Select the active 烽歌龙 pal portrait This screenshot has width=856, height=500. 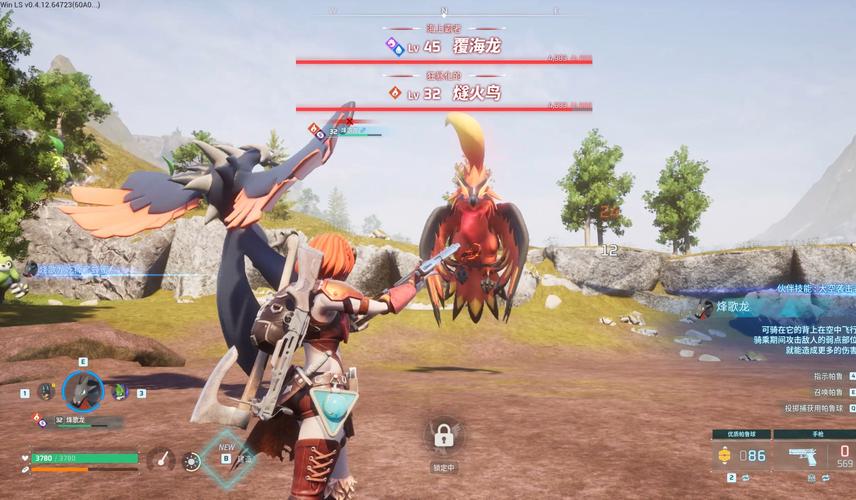(83, 392)
